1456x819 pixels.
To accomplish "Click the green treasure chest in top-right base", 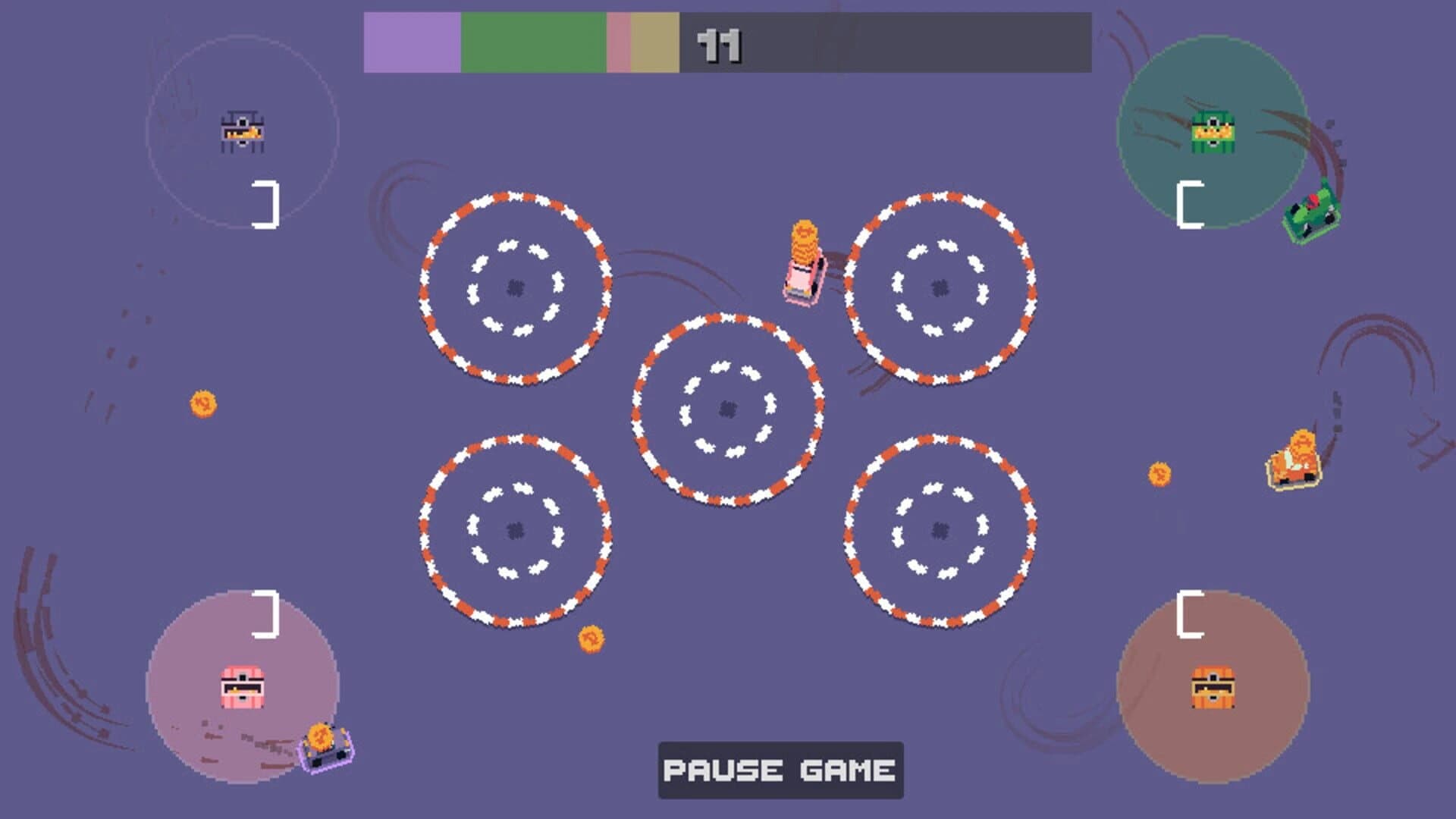I will (x=1213, y=133).
